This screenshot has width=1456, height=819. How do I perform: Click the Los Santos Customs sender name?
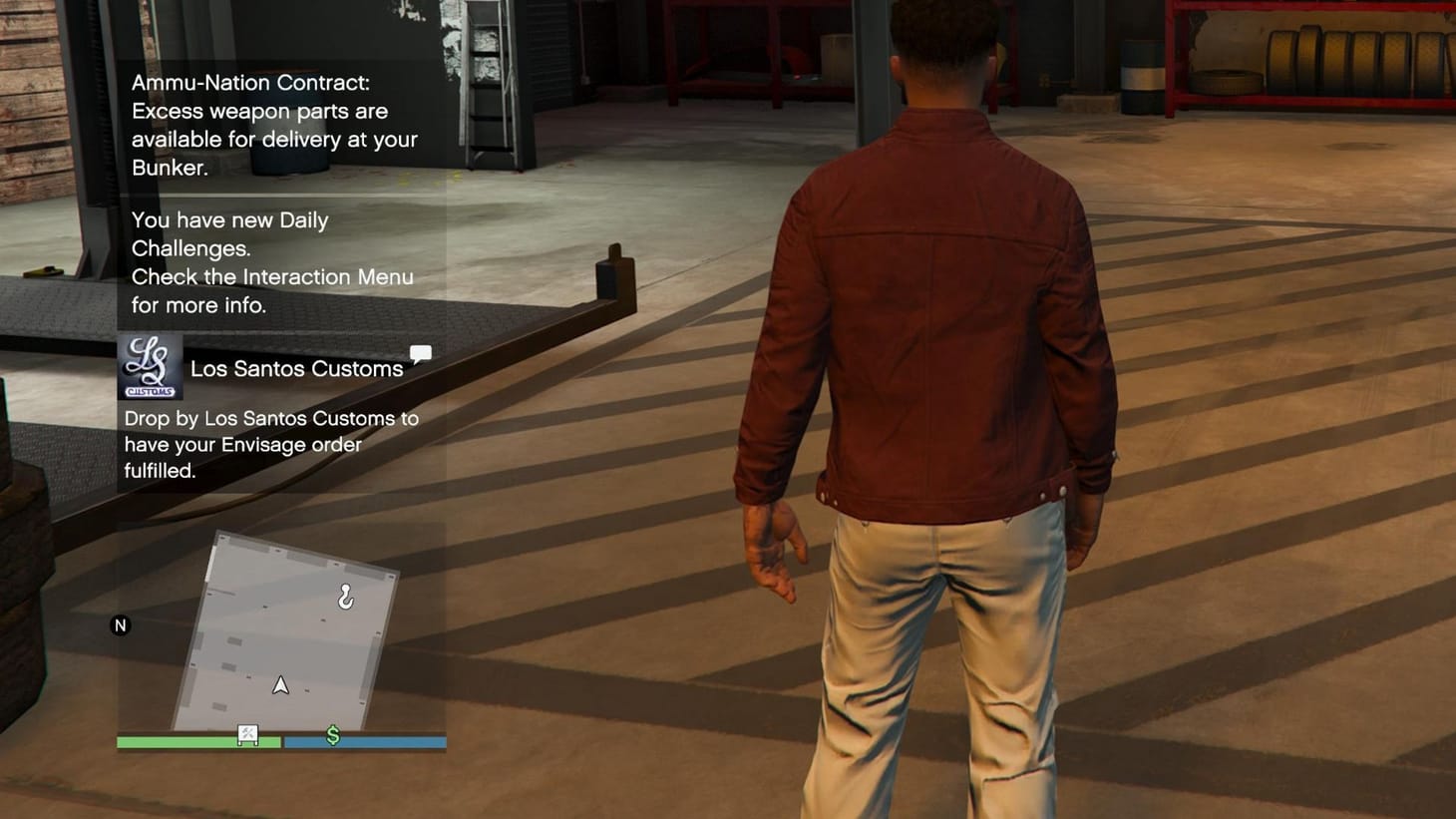pos(296,368)
